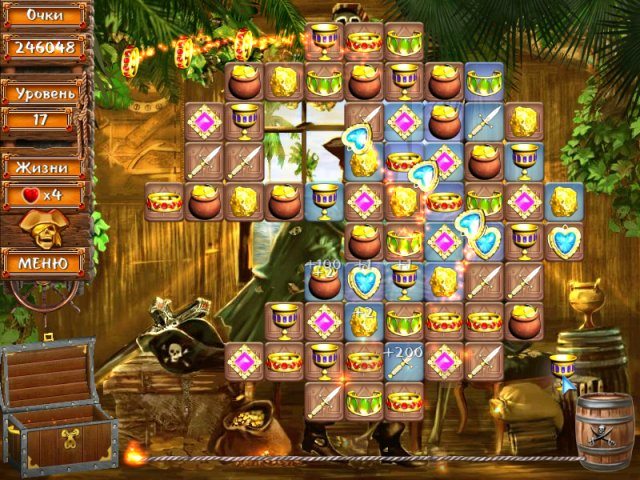The height and width of the screenshot is (480, 640).
Task: Select the goblet tile in the top row
Action: click(324, 41)
